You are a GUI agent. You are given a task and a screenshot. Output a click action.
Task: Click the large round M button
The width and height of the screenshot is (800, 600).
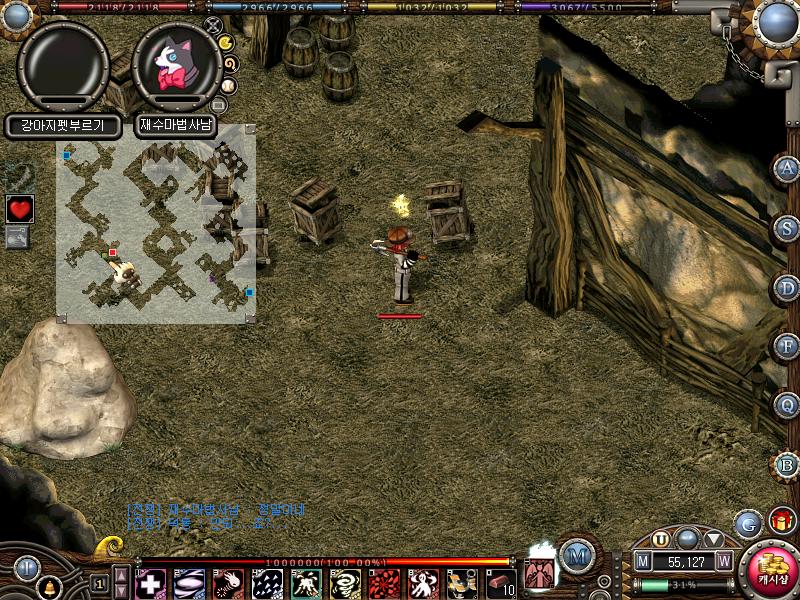click(575, 555)
